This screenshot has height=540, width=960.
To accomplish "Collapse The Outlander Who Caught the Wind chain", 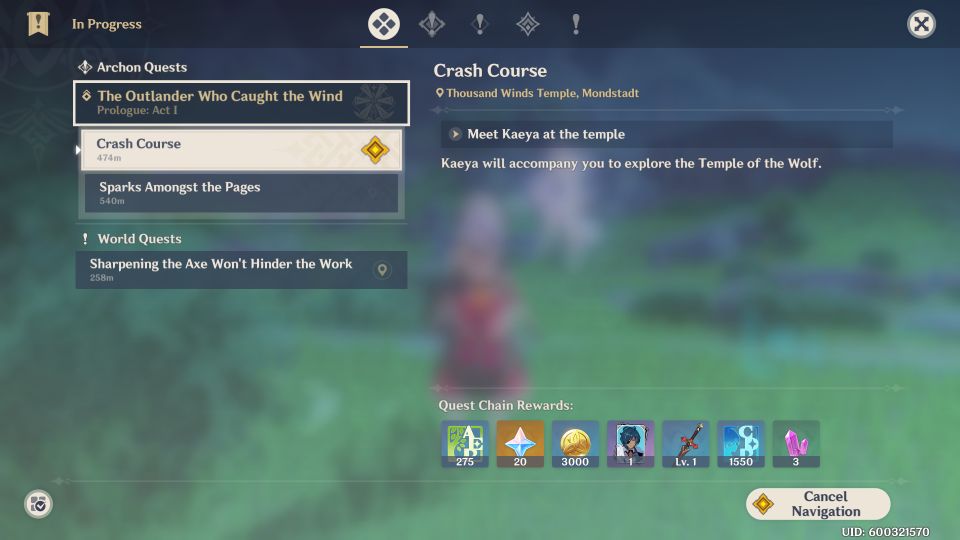I will (x=241, y=102).
